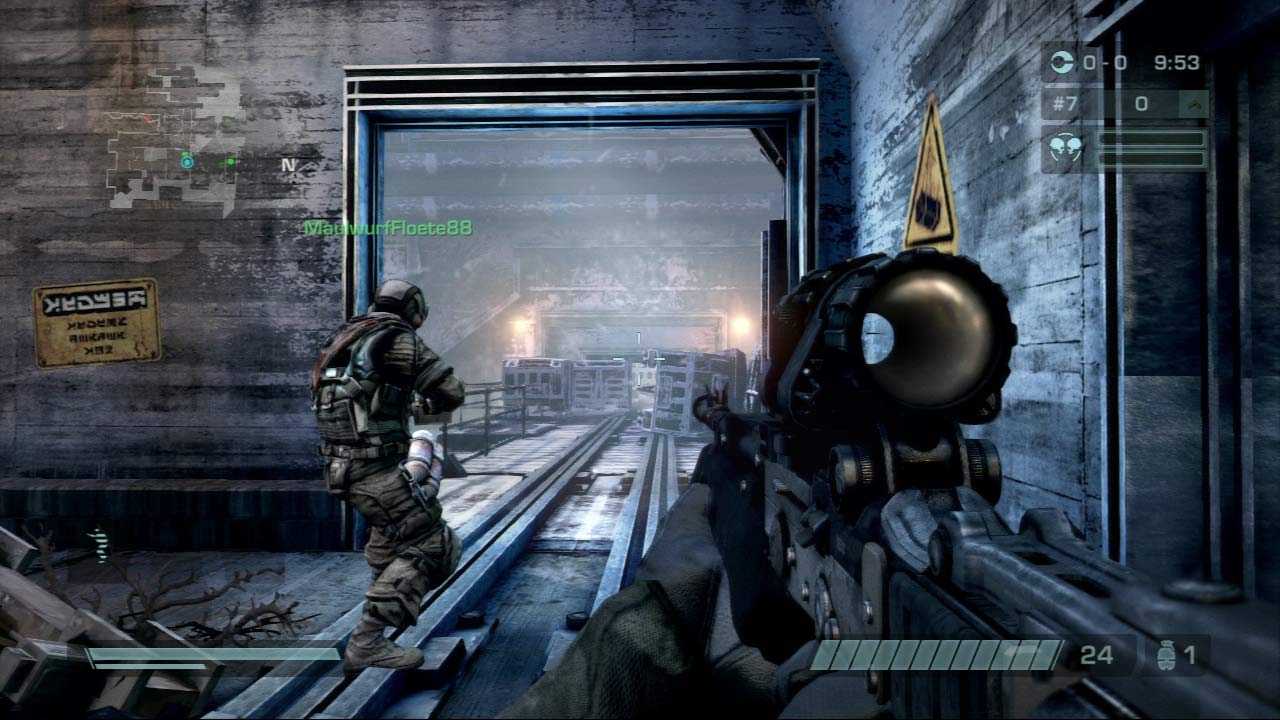Screen dimensions: 1280x720
Task: Select the grenade icon beside the ammo count
Action: click(x=1164, y=656)
